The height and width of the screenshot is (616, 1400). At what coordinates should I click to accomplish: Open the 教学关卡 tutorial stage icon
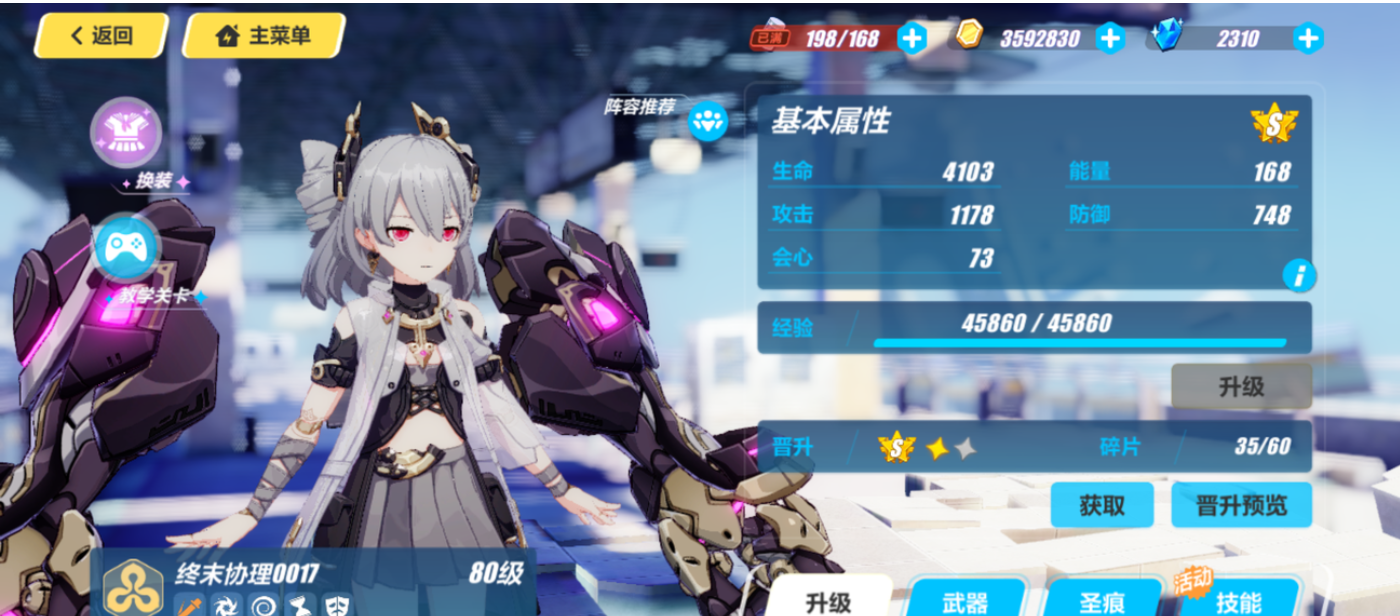point(126,248)
